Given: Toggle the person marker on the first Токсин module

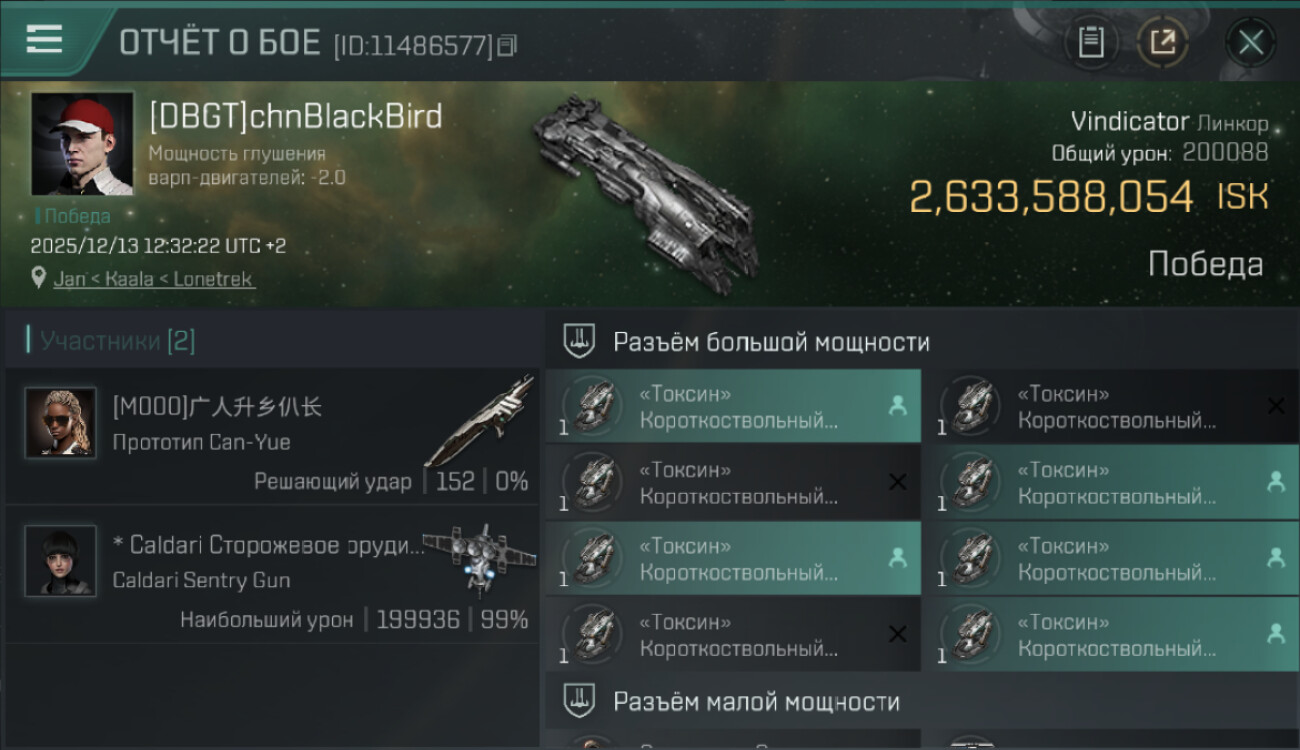Looking at the screenshot, I should 899,406.
